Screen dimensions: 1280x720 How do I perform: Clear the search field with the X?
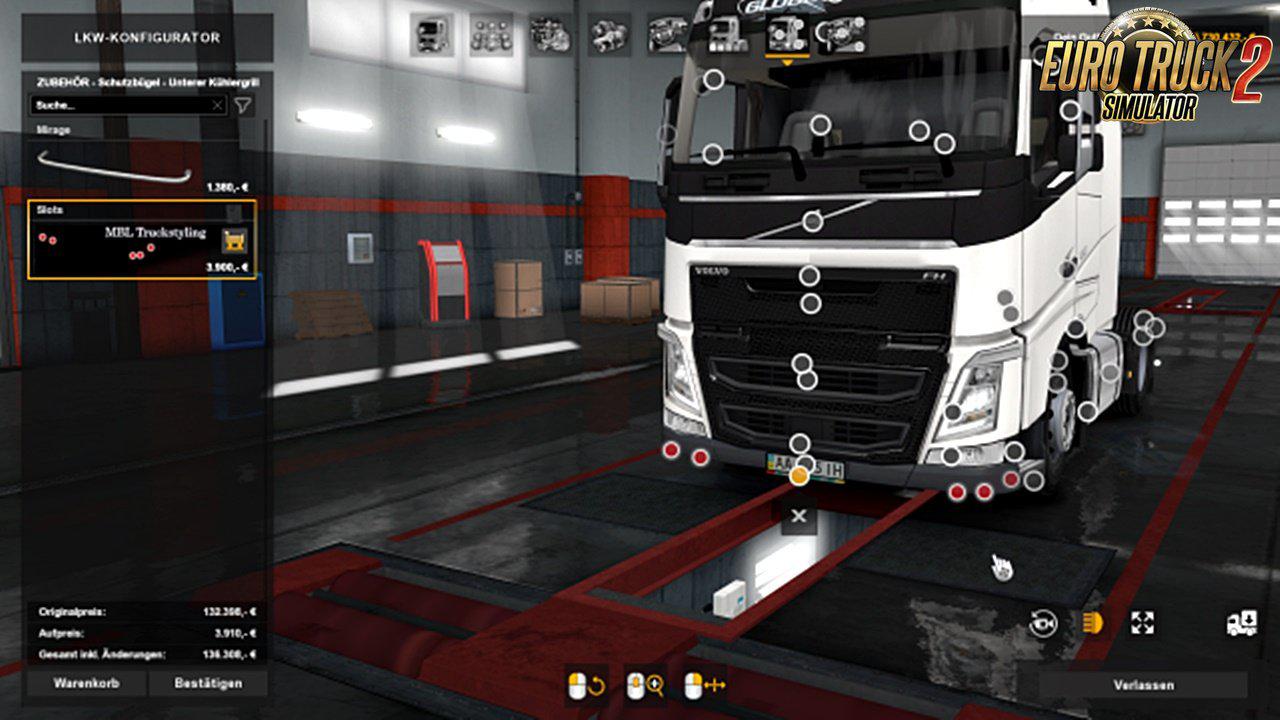click(x=217, y=105)
